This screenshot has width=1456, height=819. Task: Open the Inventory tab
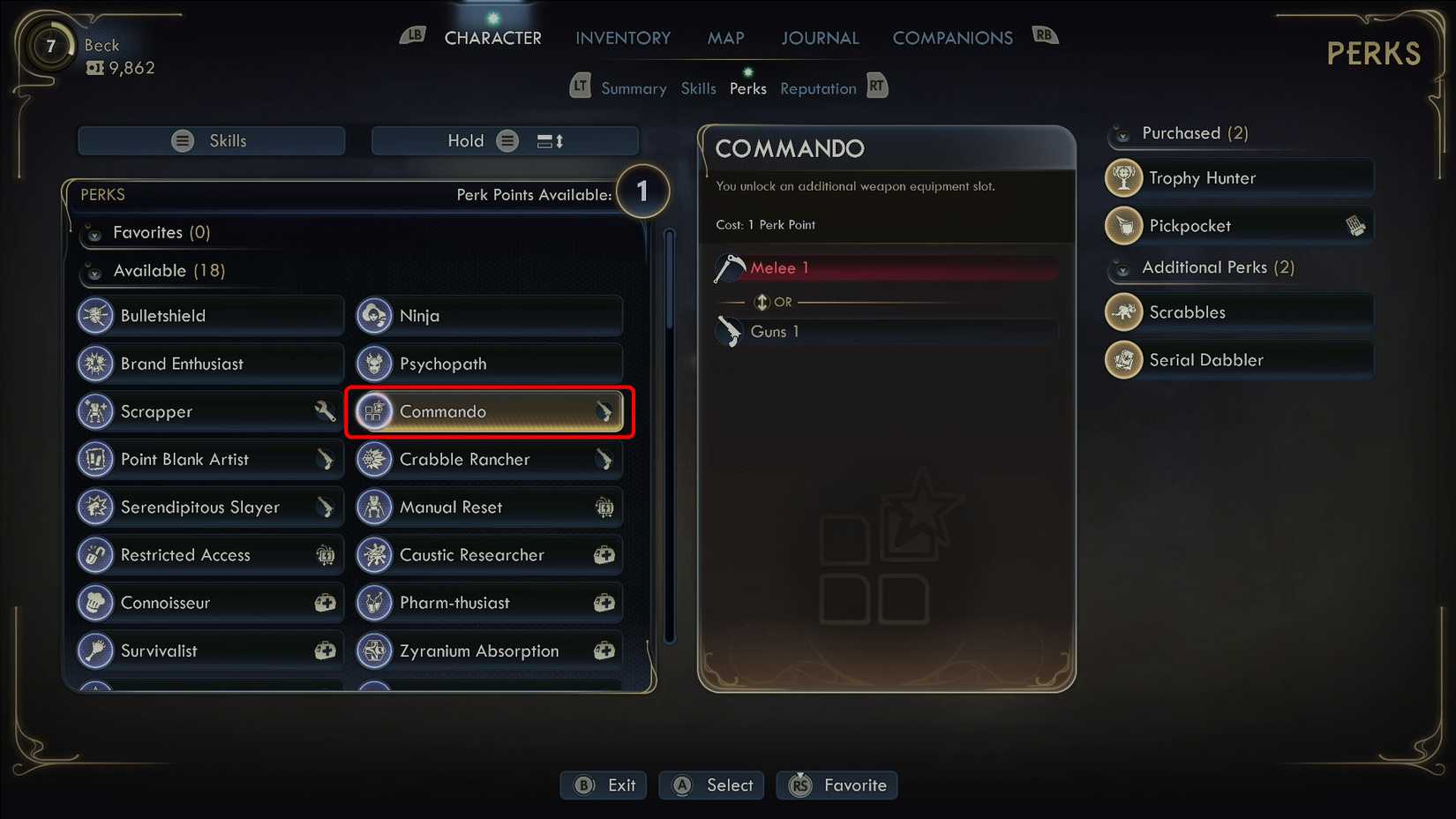click(623, 38)
